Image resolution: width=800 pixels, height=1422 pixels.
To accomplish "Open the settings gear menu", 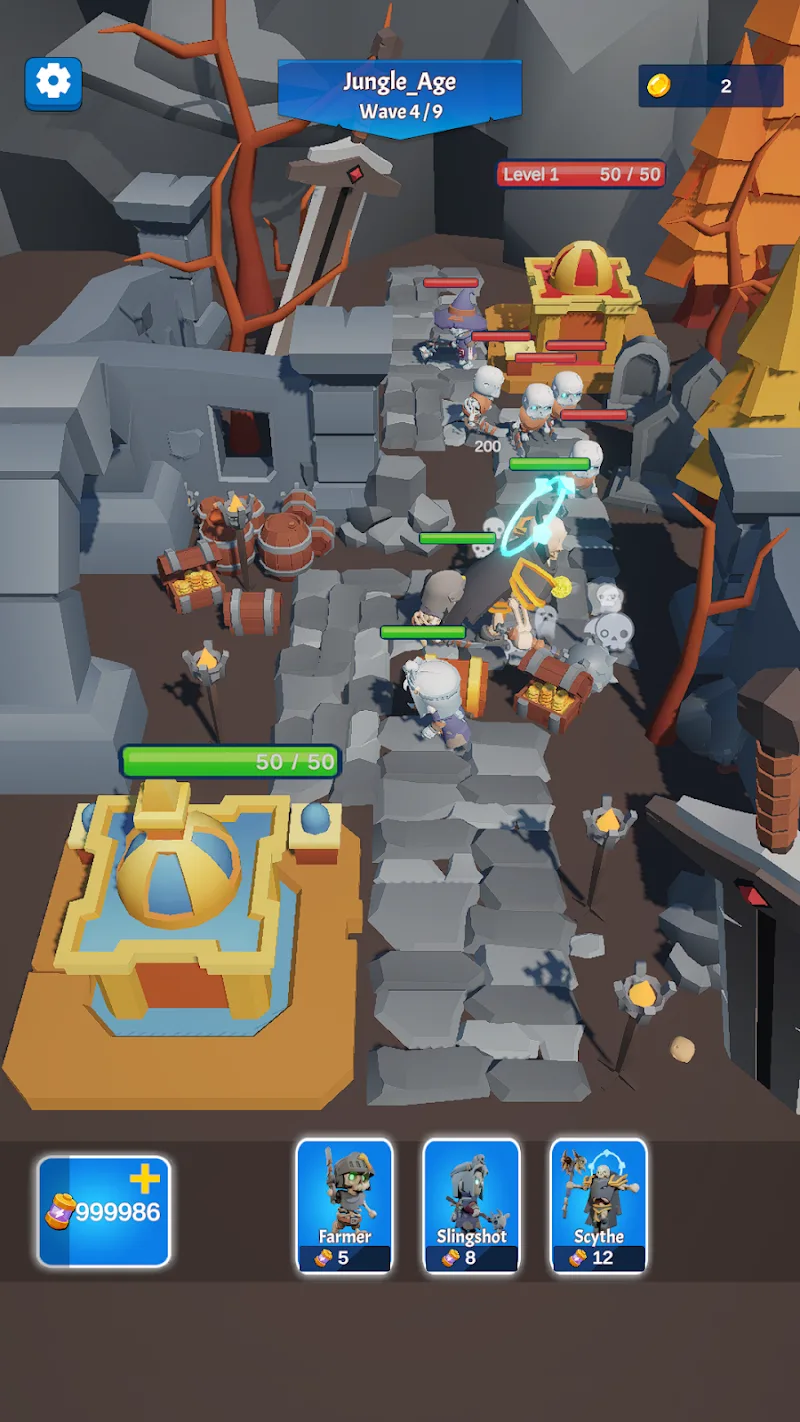I will tap(53, 82).
